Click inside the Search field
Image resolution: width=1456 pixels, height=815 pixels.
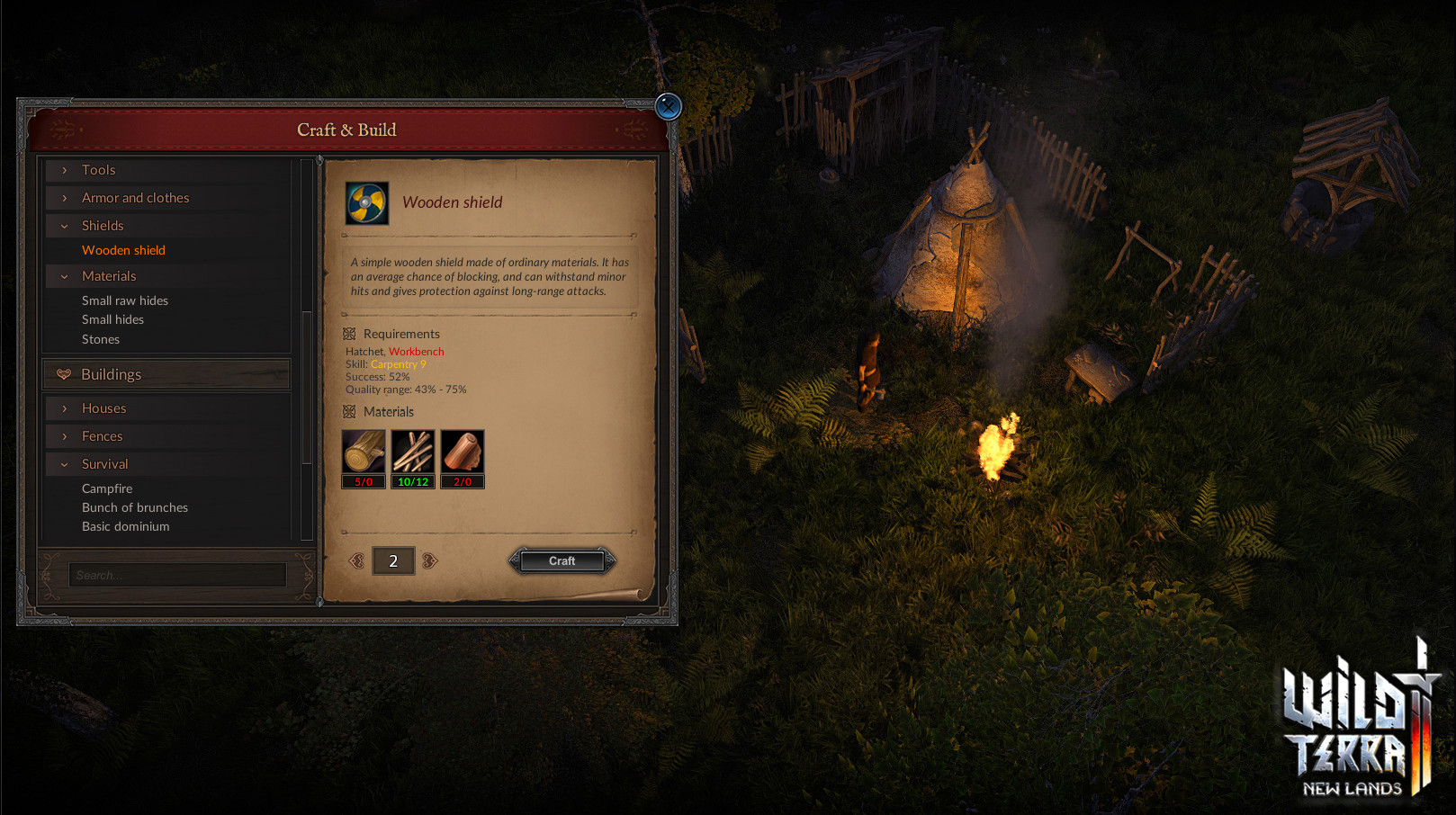[176, 574]
